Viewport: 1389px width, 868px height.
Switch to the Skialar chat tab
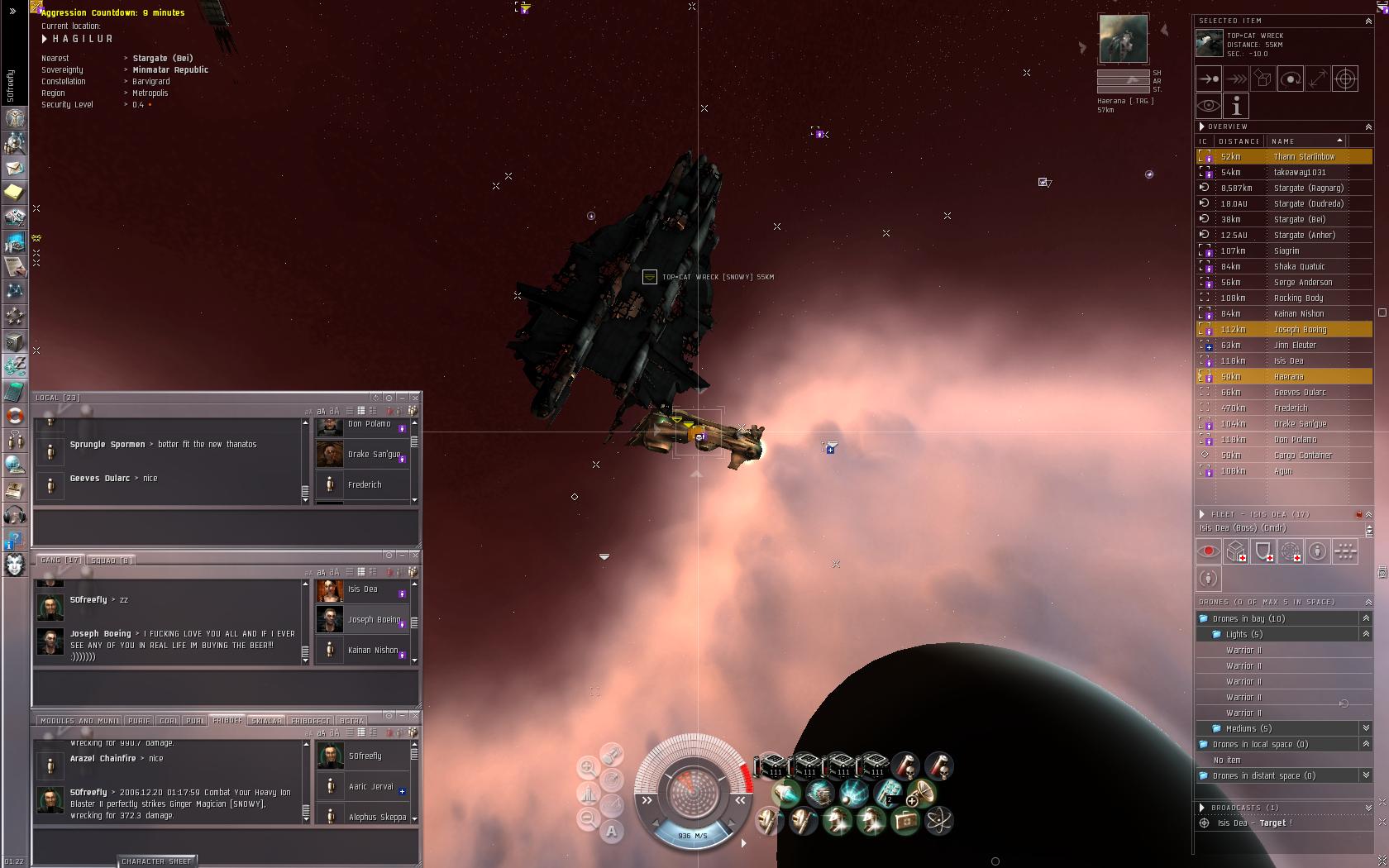click(266, 721)
